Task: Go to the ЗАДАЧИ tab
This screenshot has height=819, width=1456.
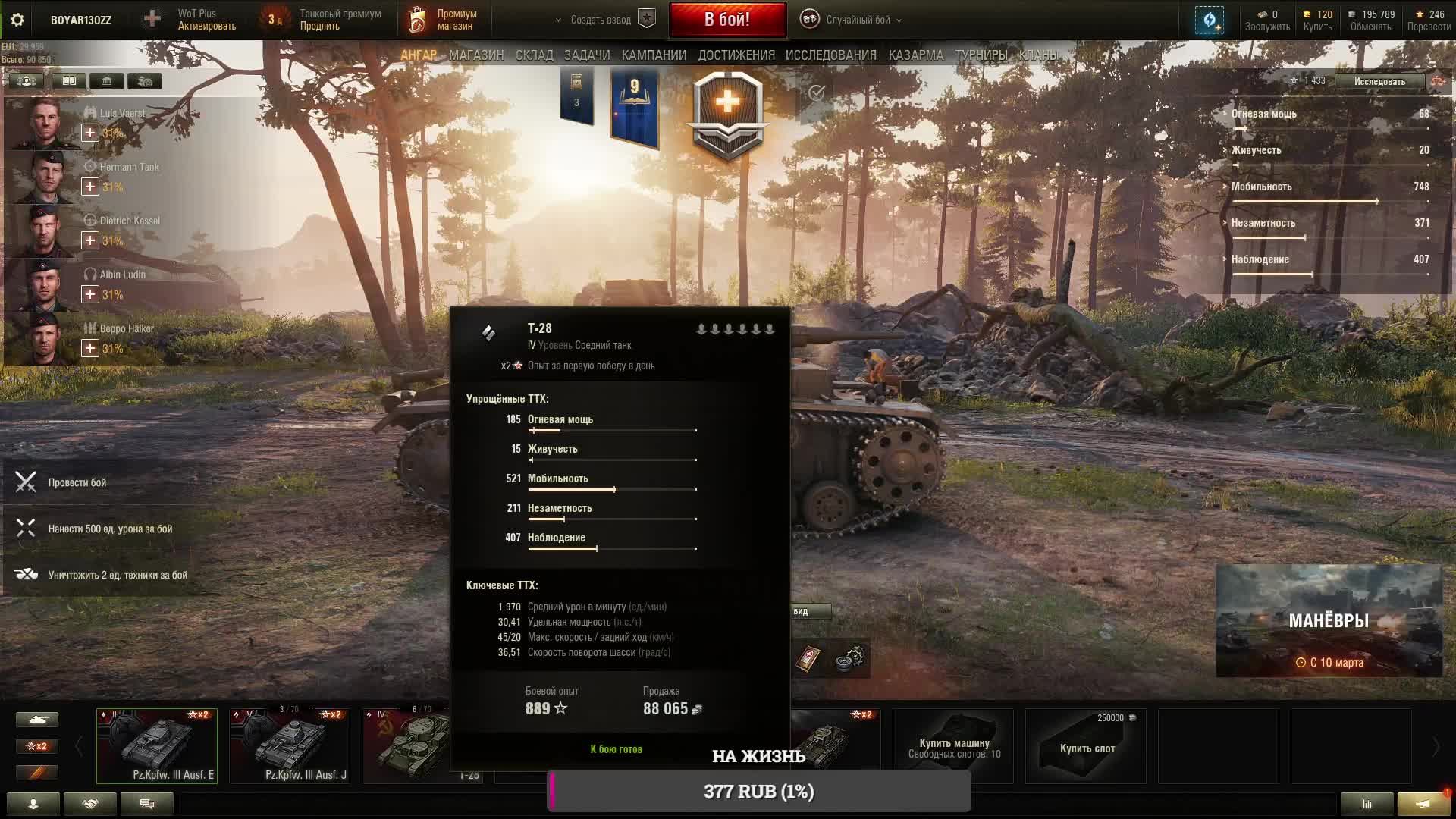Action: point(586,55)
